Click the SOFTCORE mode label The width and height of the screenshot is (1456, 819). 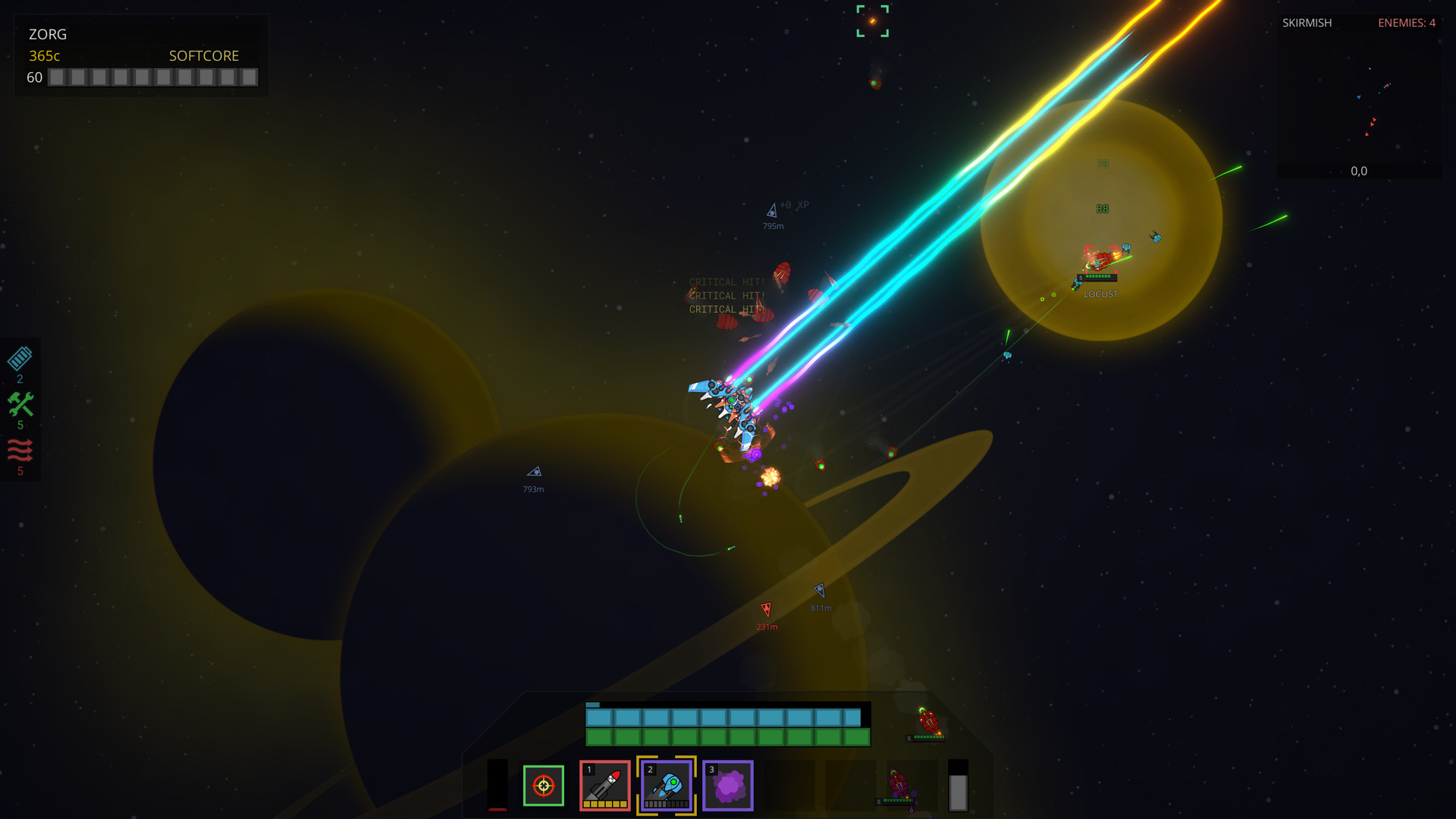tap(203, 55)
